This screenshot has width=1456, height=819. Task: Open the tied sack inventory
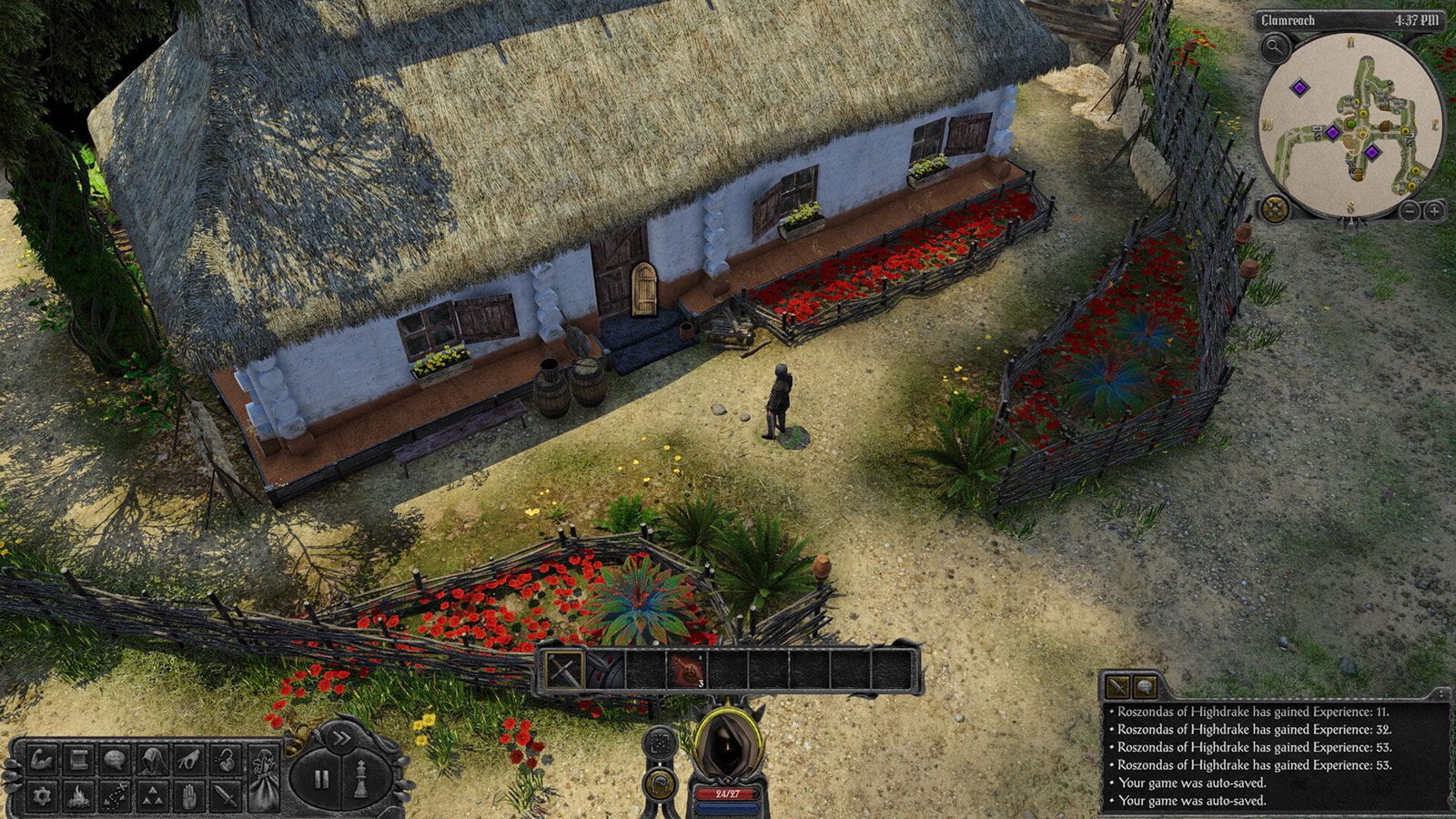[264, 779]
